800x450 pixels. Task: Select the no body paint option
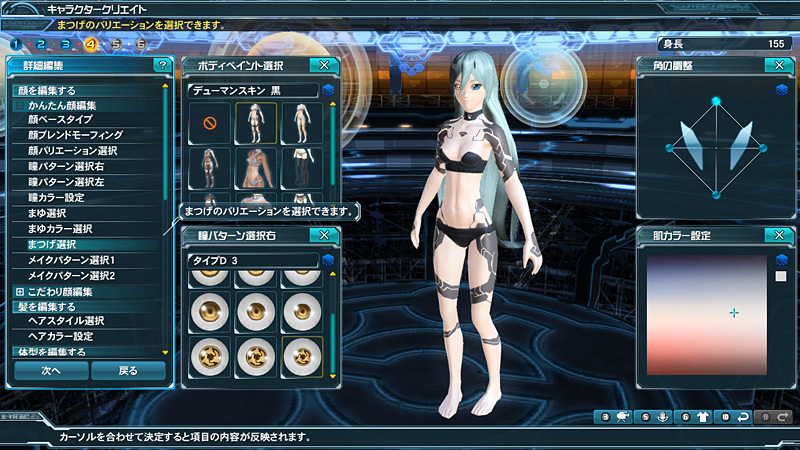point(210,124)
